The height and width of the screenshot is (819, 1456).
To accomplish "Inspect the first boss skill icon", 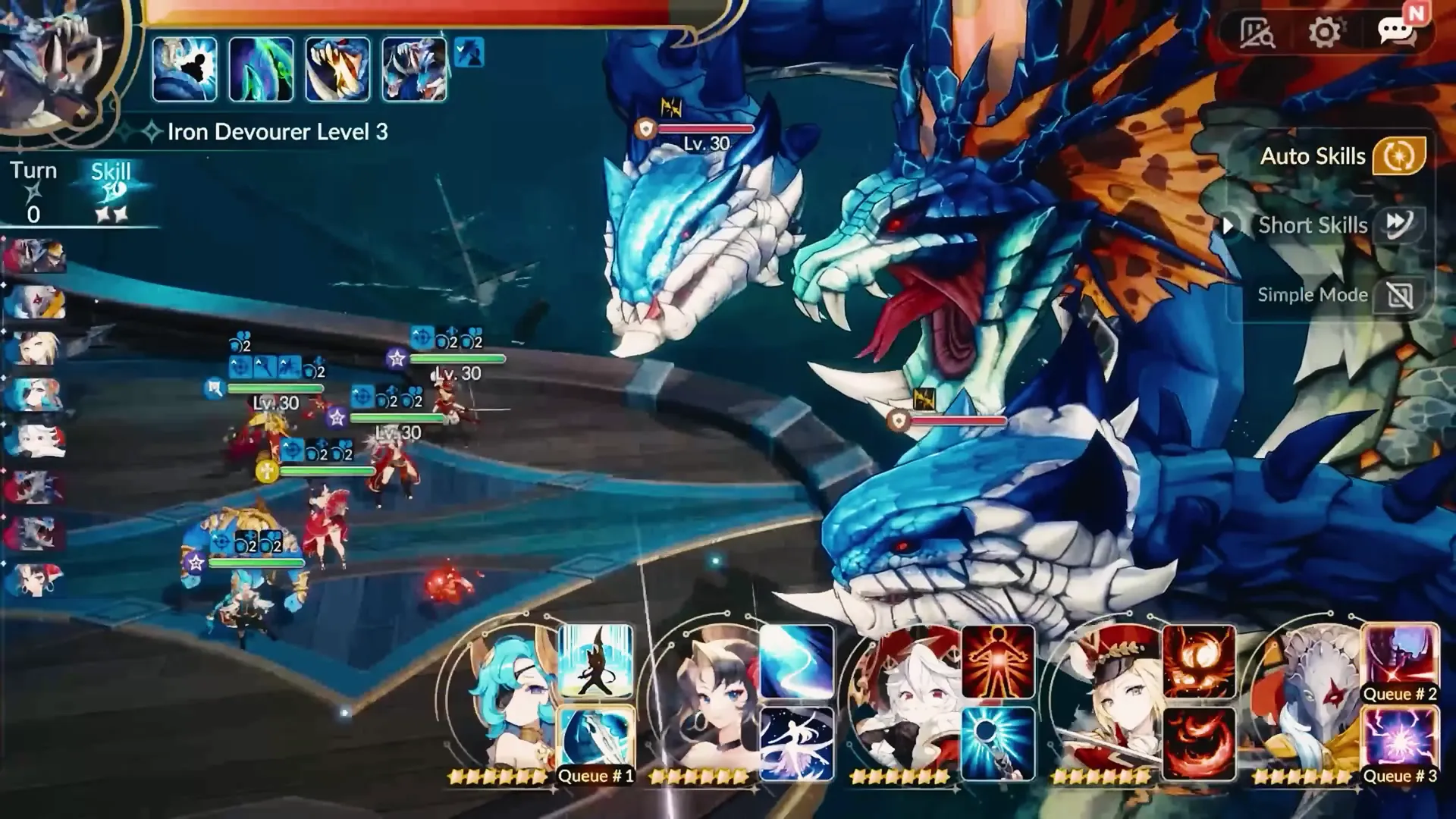I will [x=185, y=70].
